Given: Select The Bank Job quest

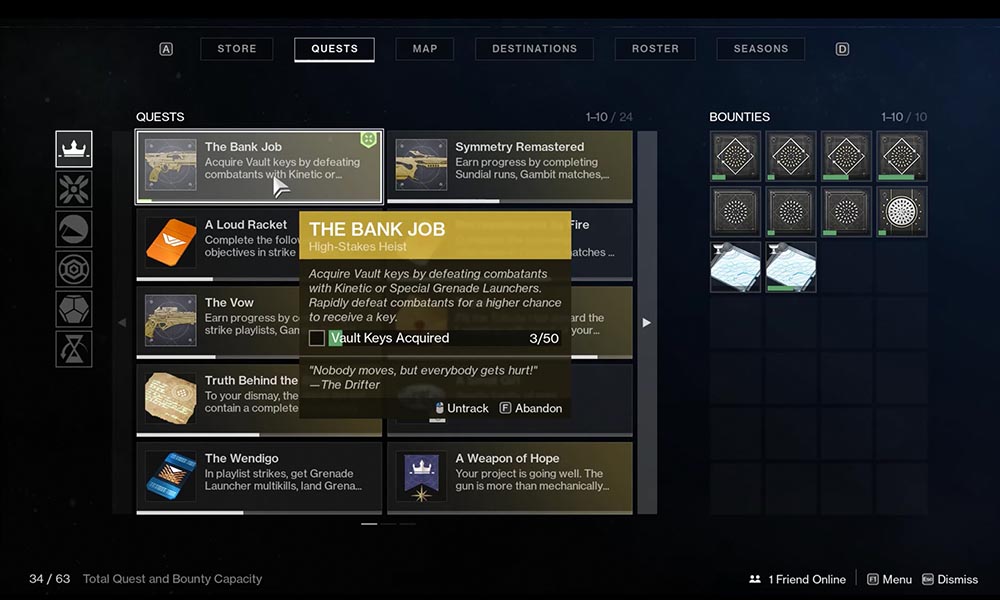Looking at the screenshot, I should coord(259,167).
